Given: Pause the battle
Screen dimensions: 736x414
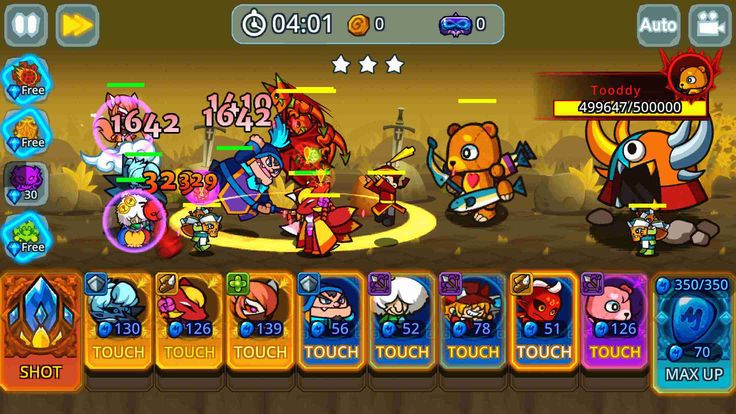Looking at the screenshot, I should click(26, 25).
